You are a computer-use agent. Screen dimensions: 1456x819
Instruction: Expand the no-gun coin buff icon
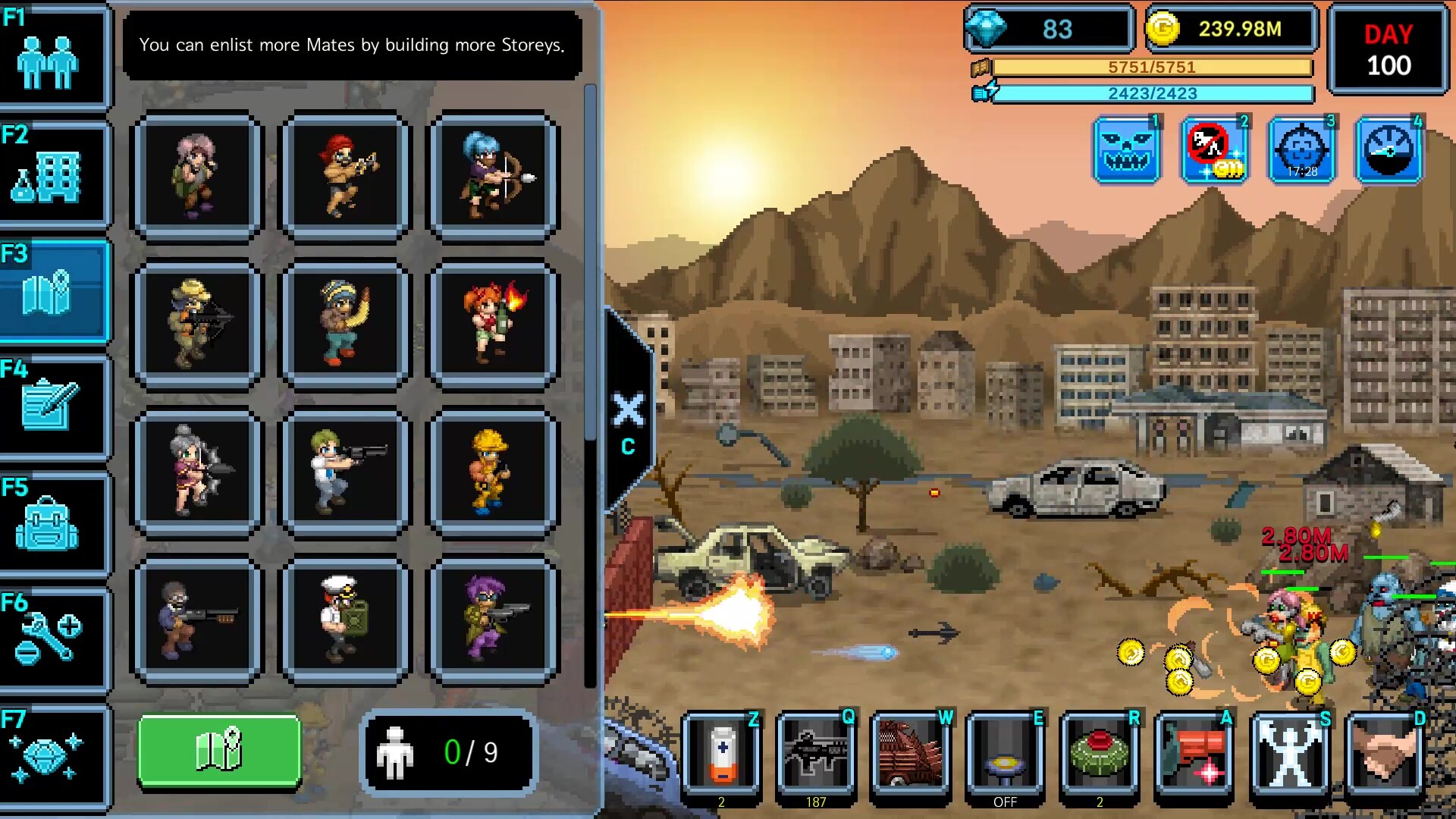(x=1214, y=149)
